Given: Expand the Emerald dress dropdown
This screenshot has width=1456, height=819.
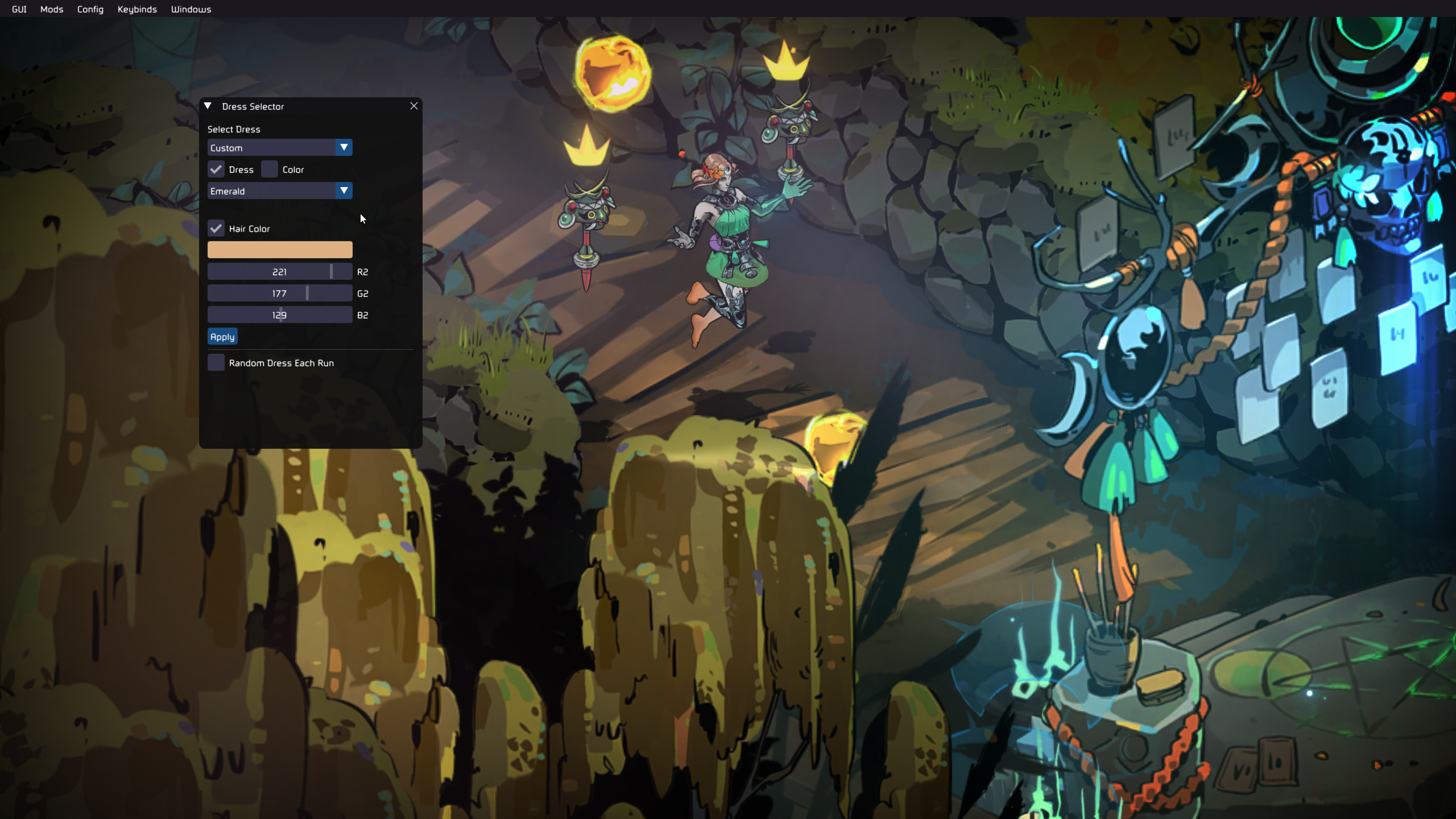Looking at the screenshot, I should [279, 191].
